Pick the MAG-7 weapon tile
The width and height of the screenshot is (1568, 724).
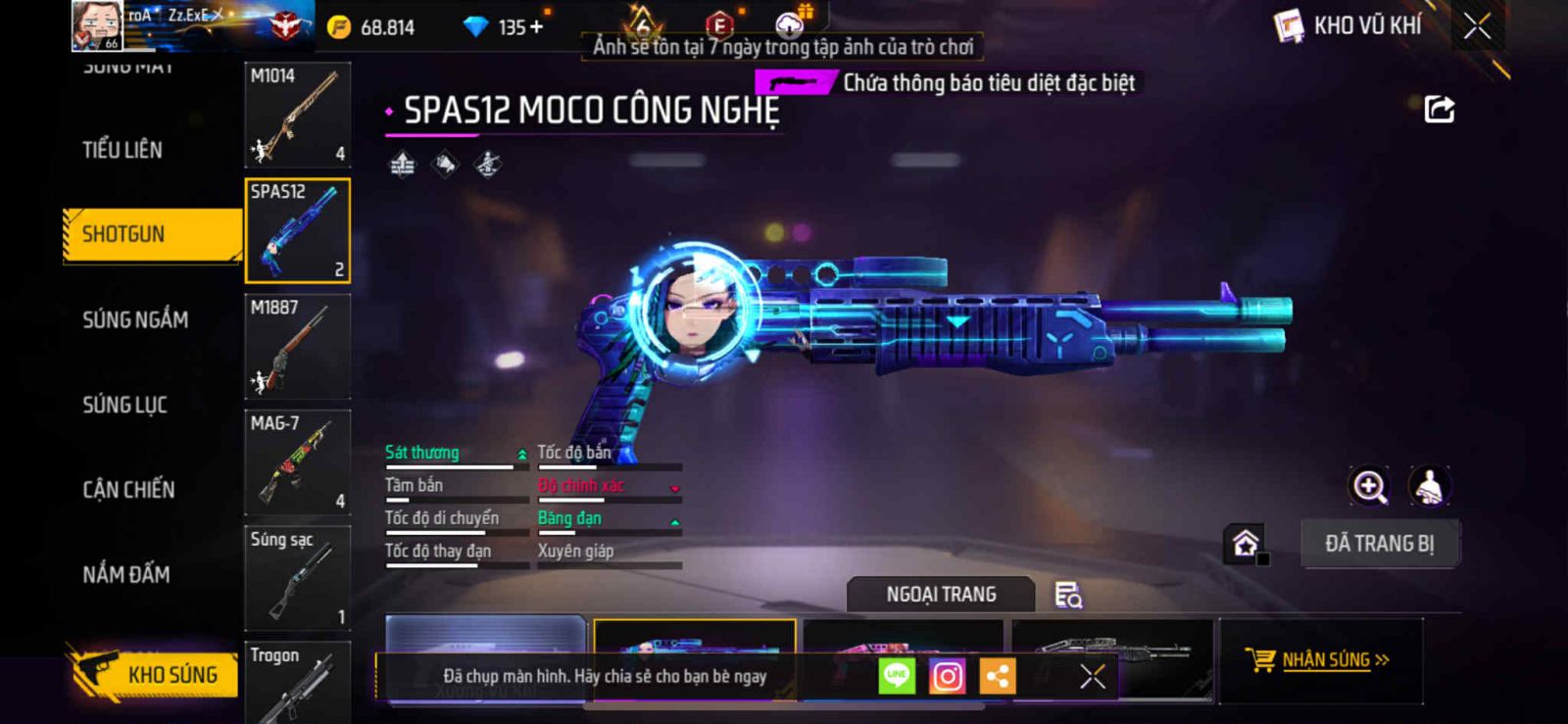[x=297, y=462]
